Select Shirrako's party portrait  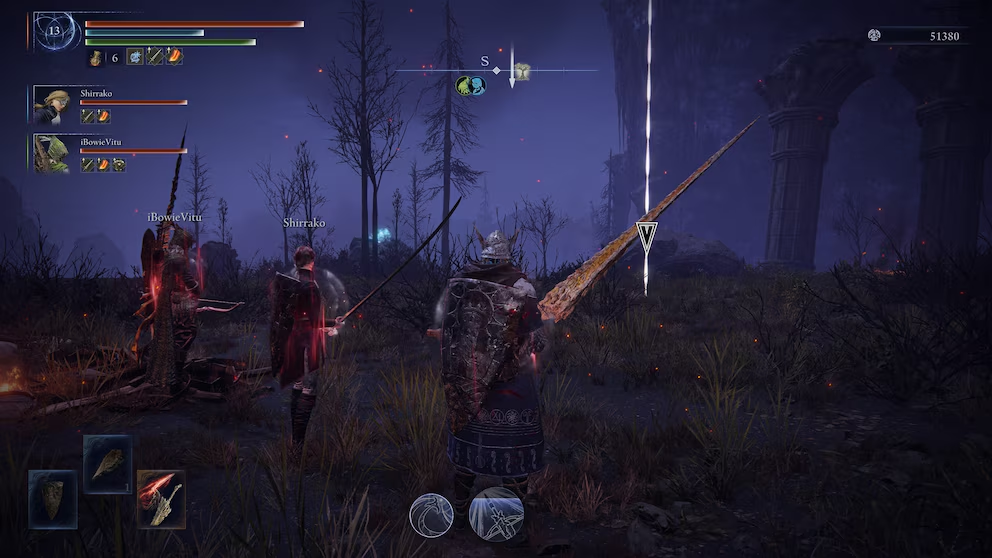pos(51,104)
